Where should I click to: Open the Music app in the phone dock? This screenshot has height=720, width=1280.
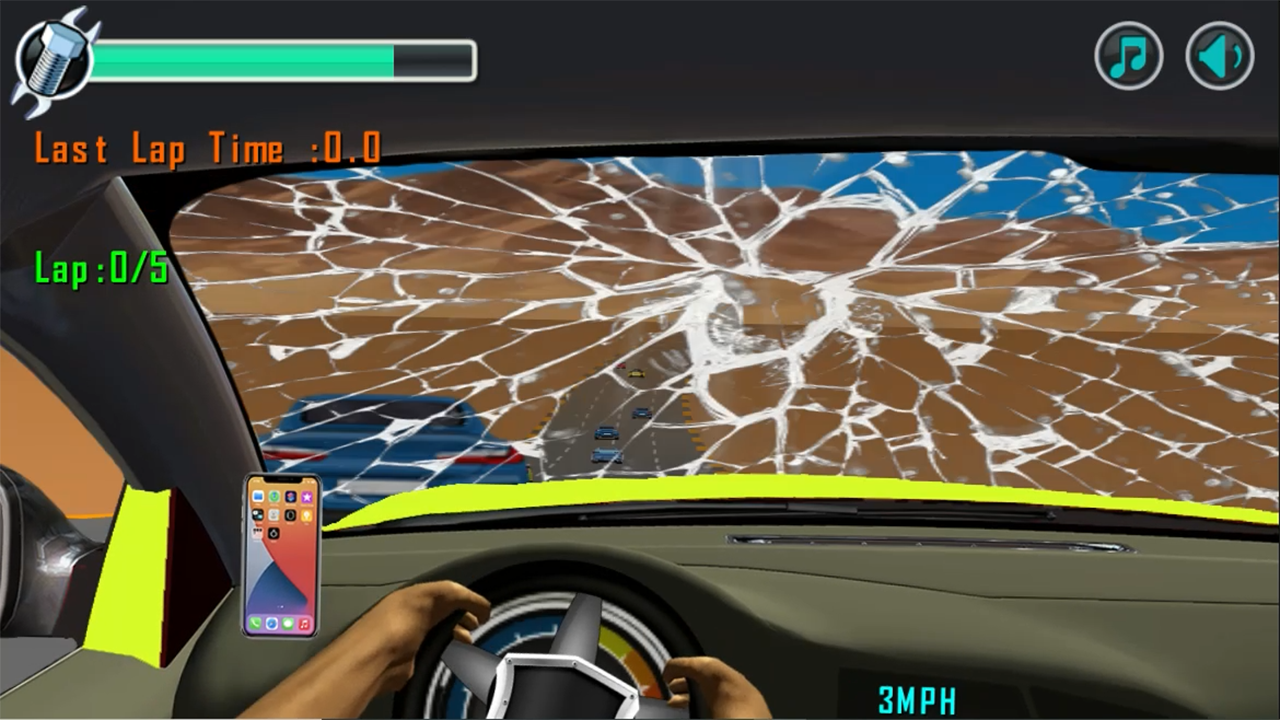(x=302, y=623)
